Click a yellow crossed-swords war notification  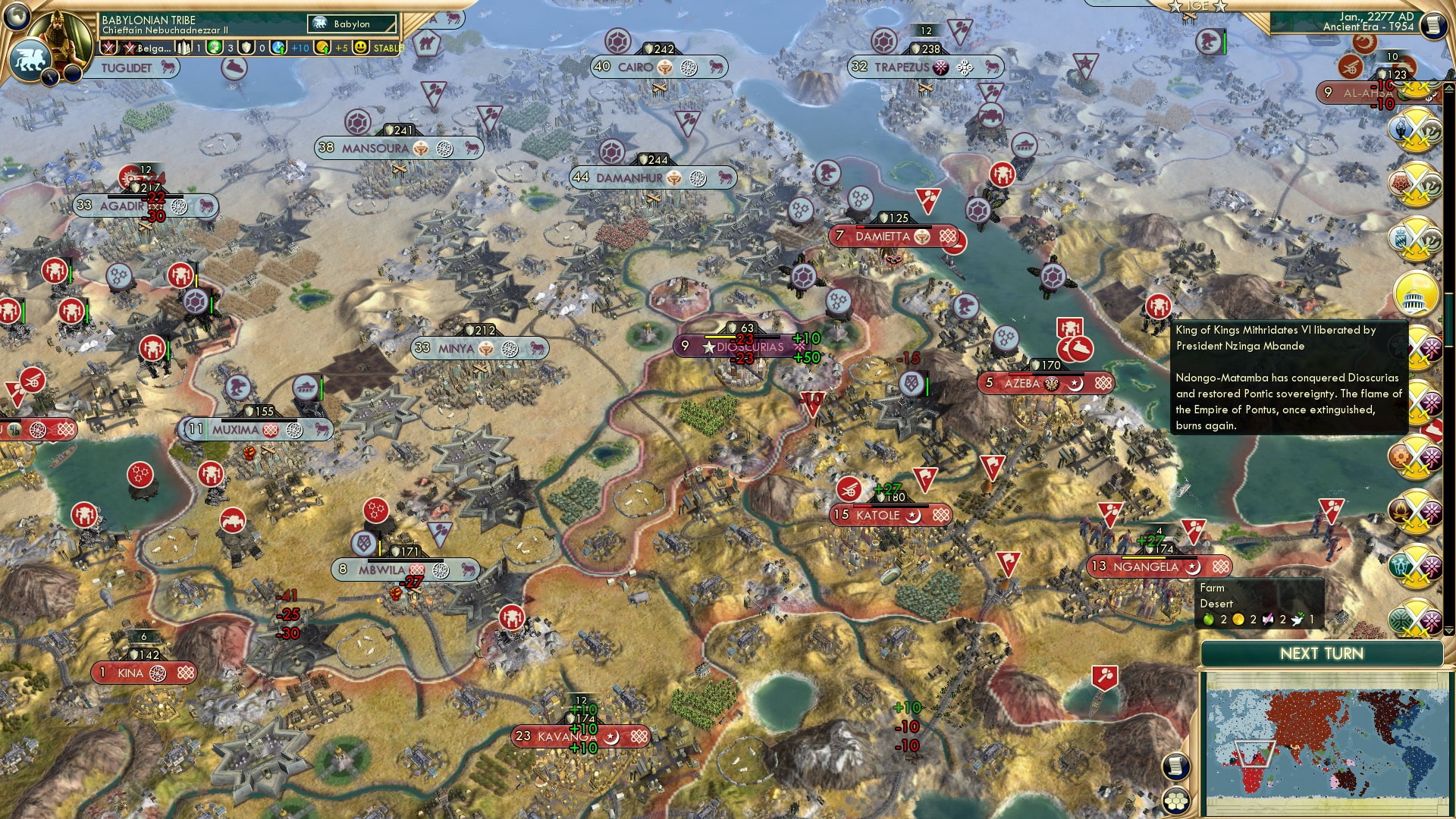[x=1414, y=130]
